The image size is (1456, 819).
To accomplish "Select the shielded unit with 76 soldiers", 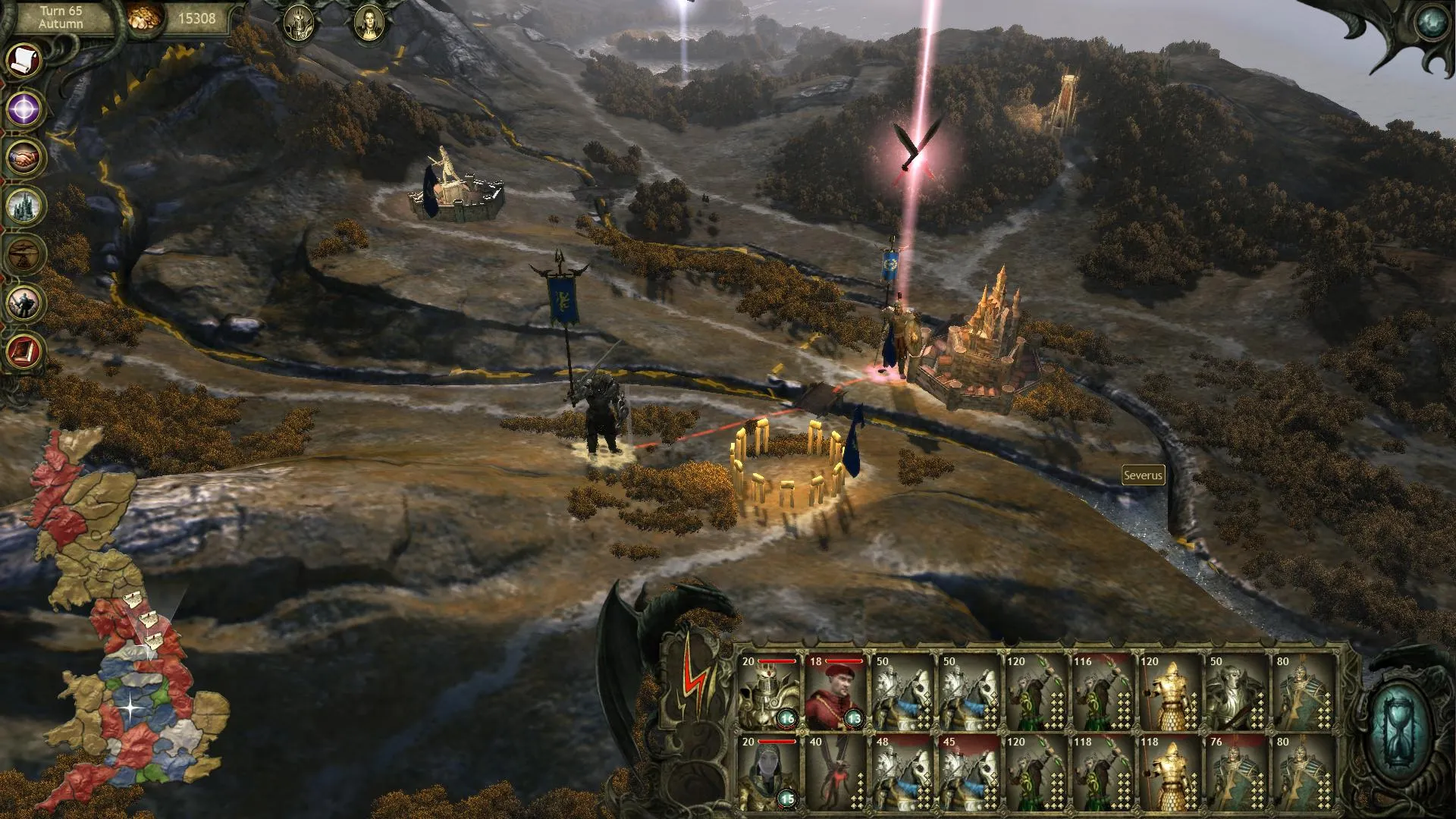I will pos(1235,772).
